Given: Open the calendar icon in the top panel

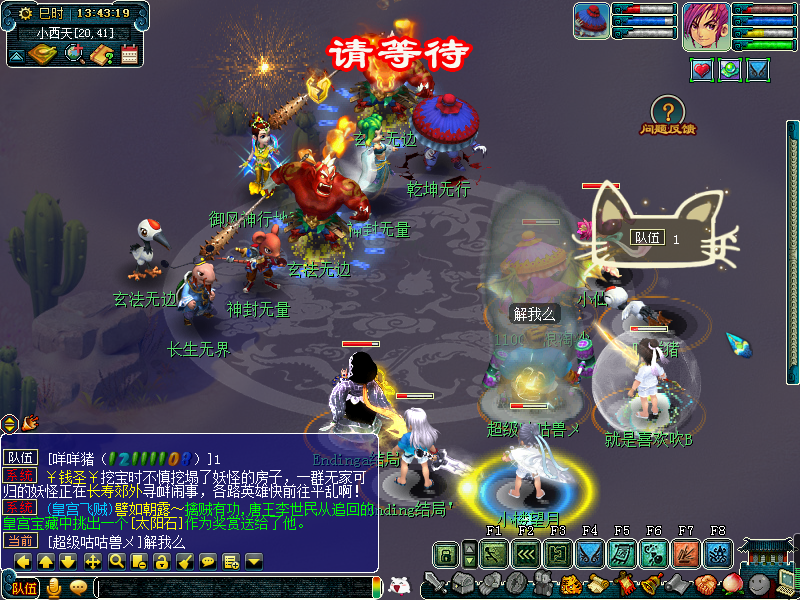Looking at the screenshot, I should pos(129,55).
